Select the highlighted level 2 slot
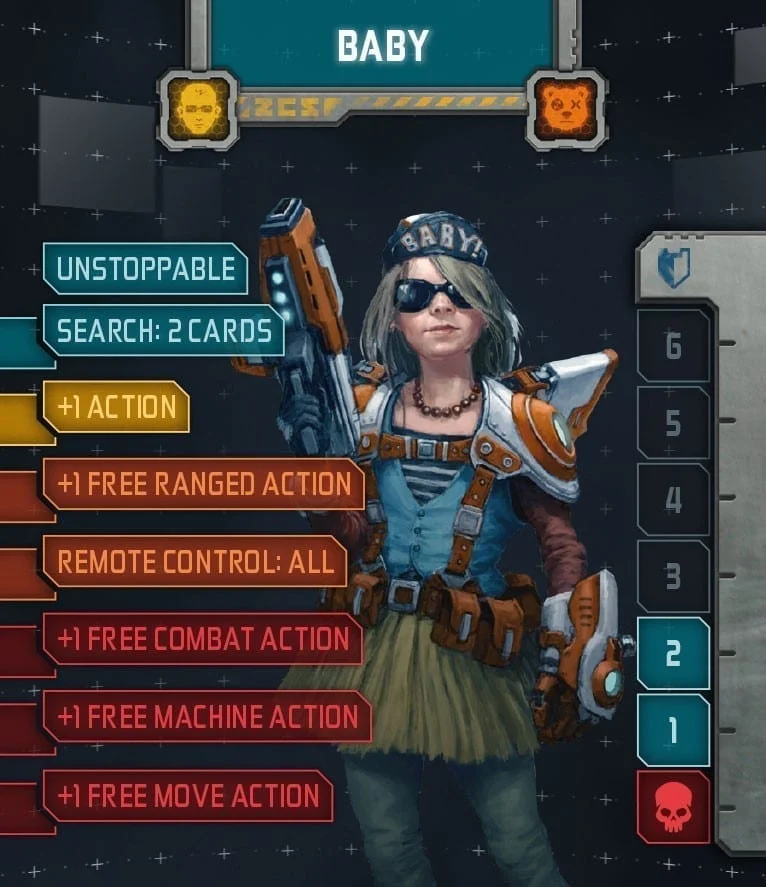The width and height of the screenshot is (766, 887). click(673, 653)
